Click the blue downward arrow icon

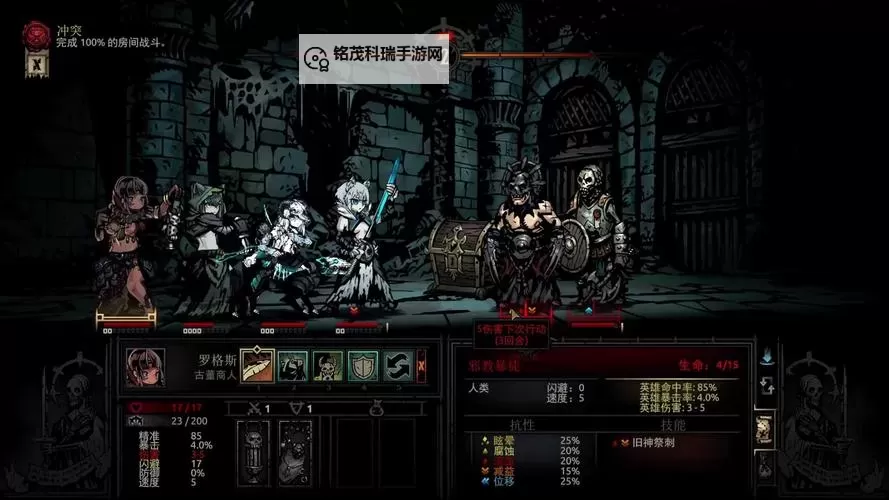(x=767, y=355)
